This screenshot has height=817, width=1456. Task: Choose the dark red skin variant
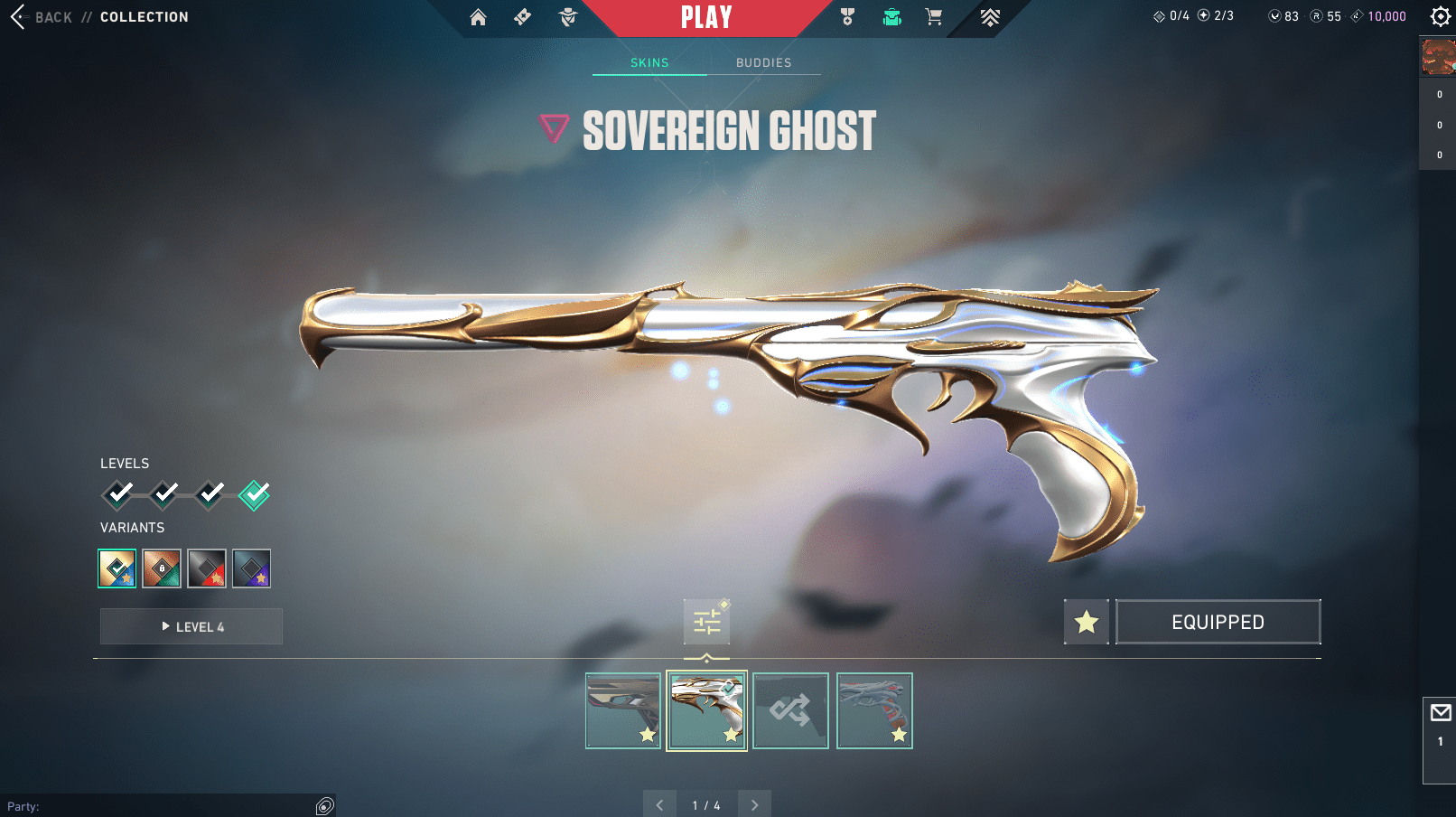207,568
